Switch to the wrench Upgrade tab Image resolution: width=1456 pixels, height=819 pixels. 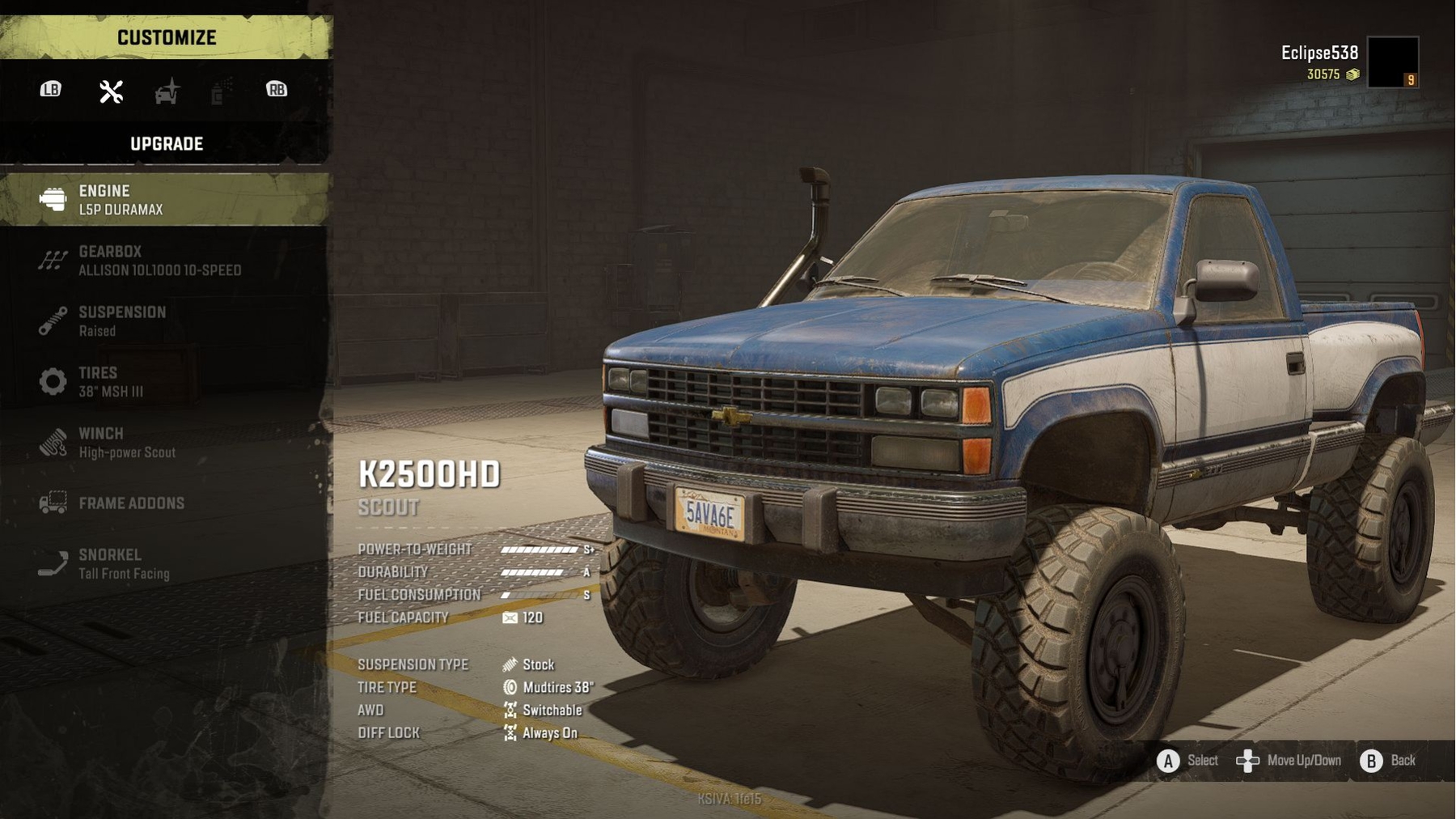(x=111, y=91)
